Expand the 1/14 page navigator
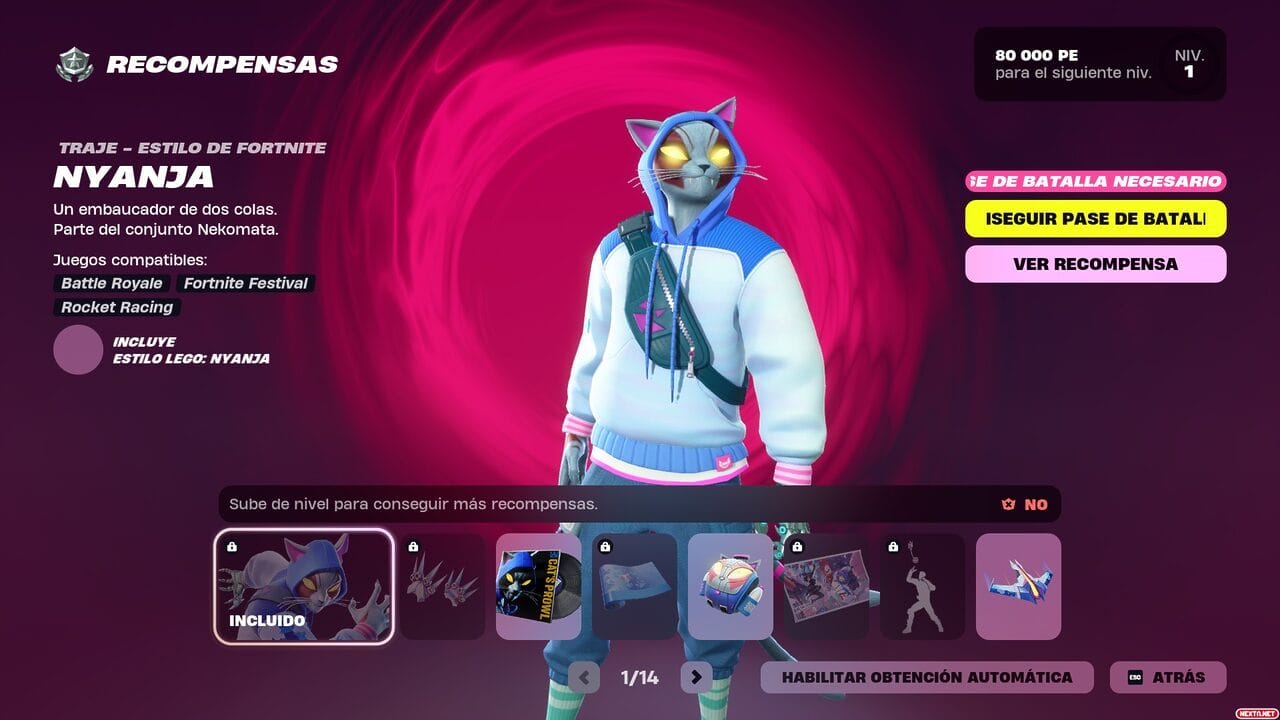Screen dimensions: 1280x720 638,677
